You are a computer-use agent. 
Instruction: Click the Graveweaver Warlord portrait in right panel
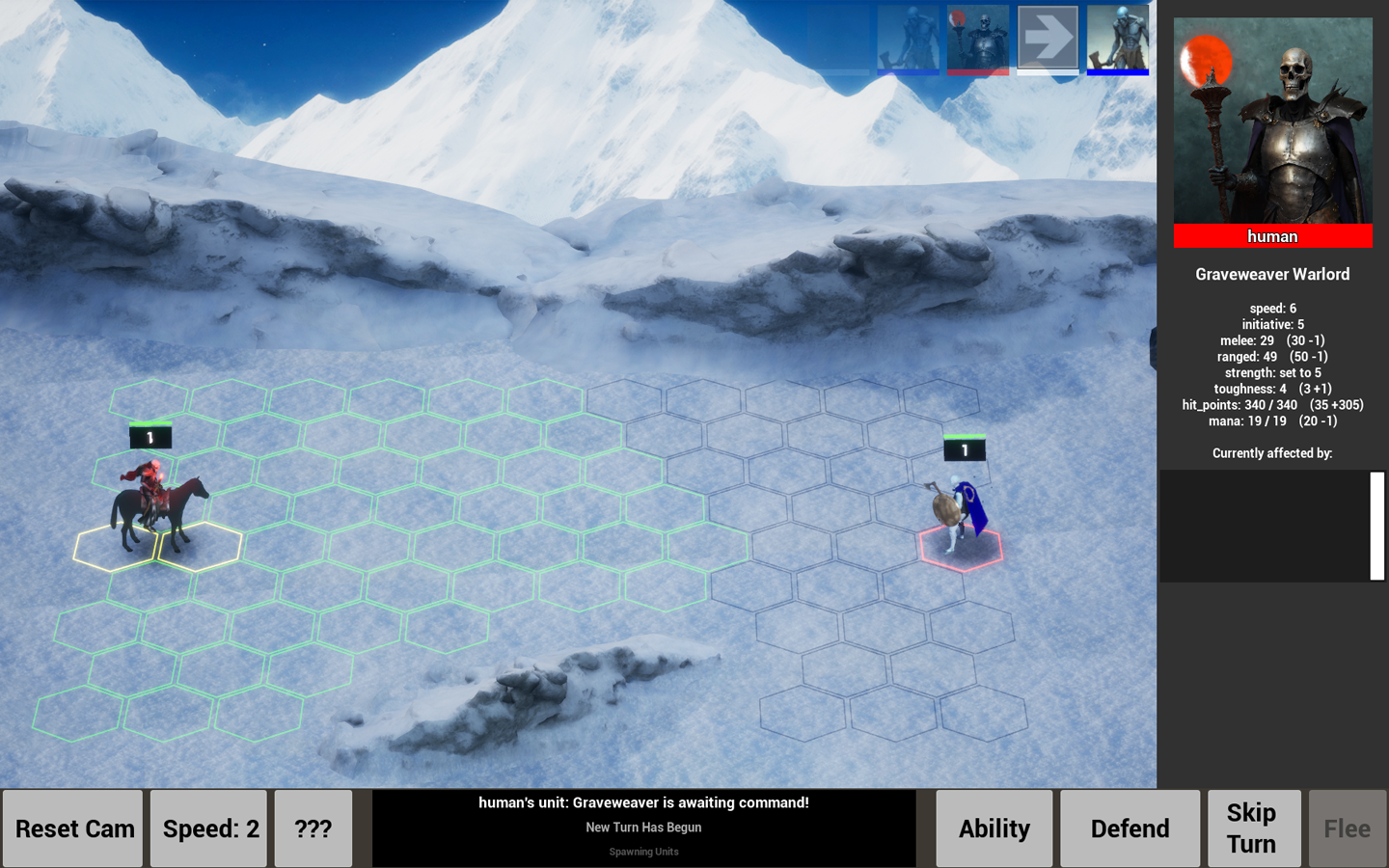(1272, 121)
